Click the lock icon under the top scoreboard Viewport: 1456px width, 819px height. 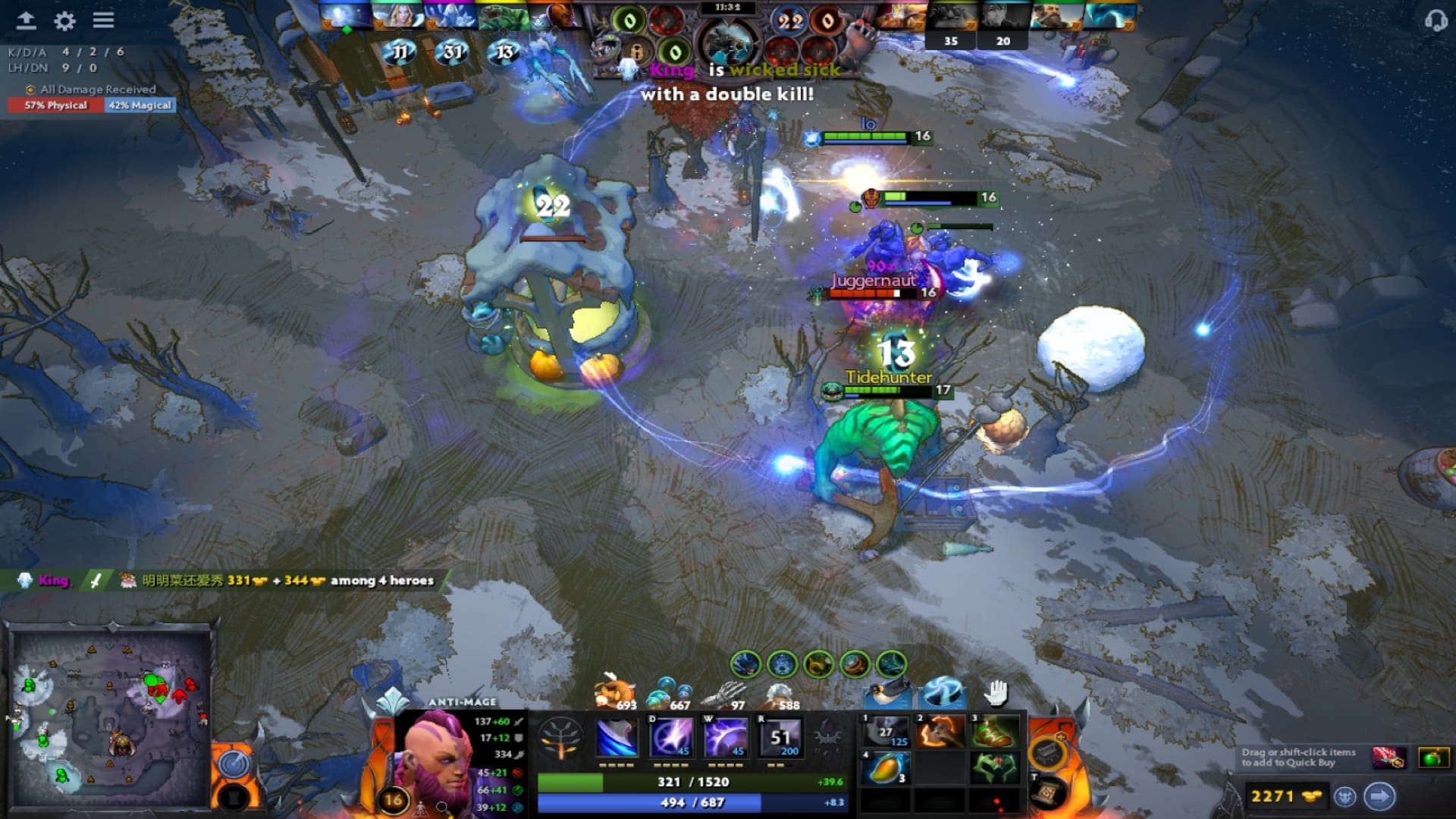point(637,52)
